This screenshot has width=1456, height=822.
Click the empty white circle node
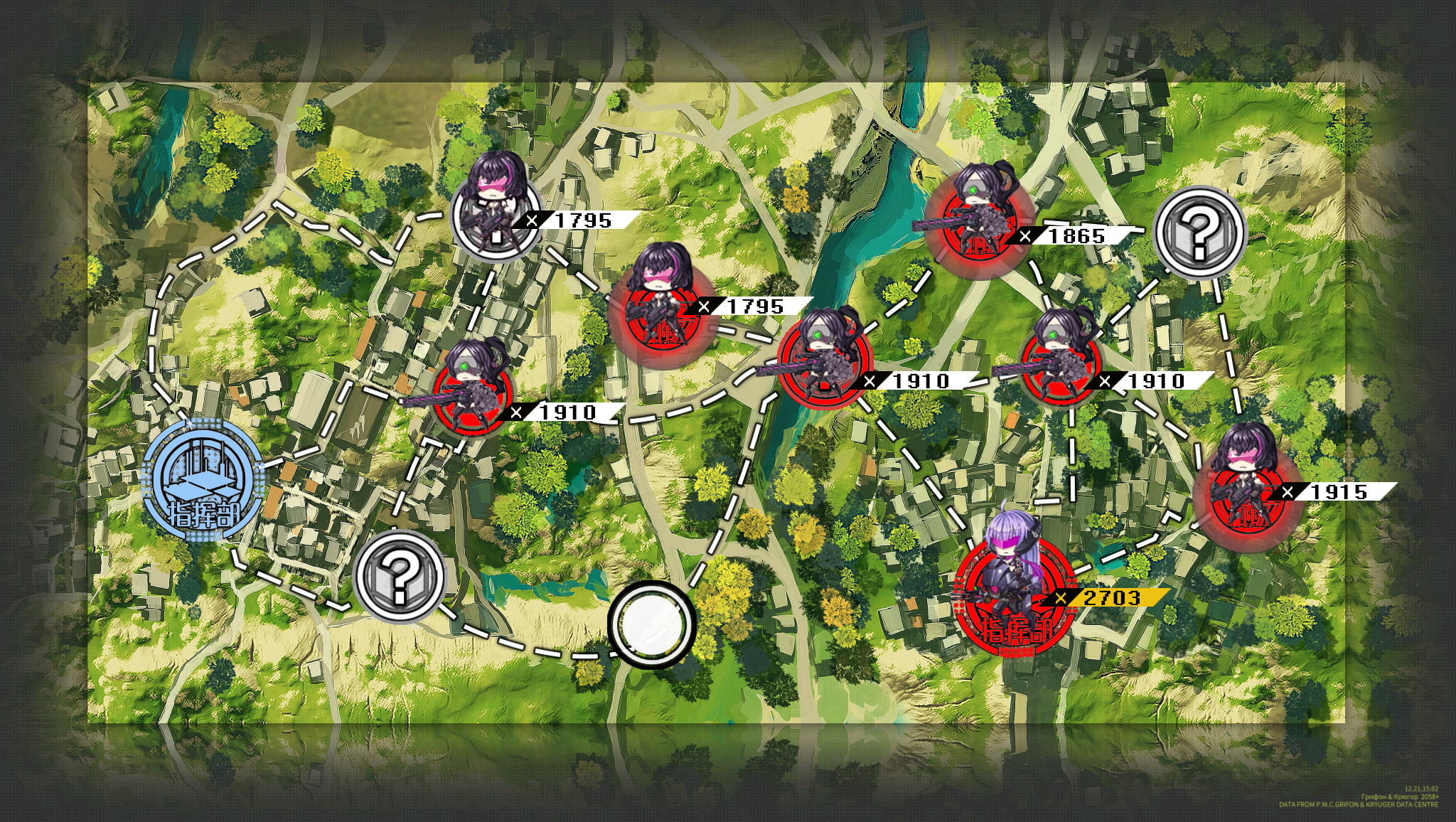pyautogui.click(x=651, y=624)
